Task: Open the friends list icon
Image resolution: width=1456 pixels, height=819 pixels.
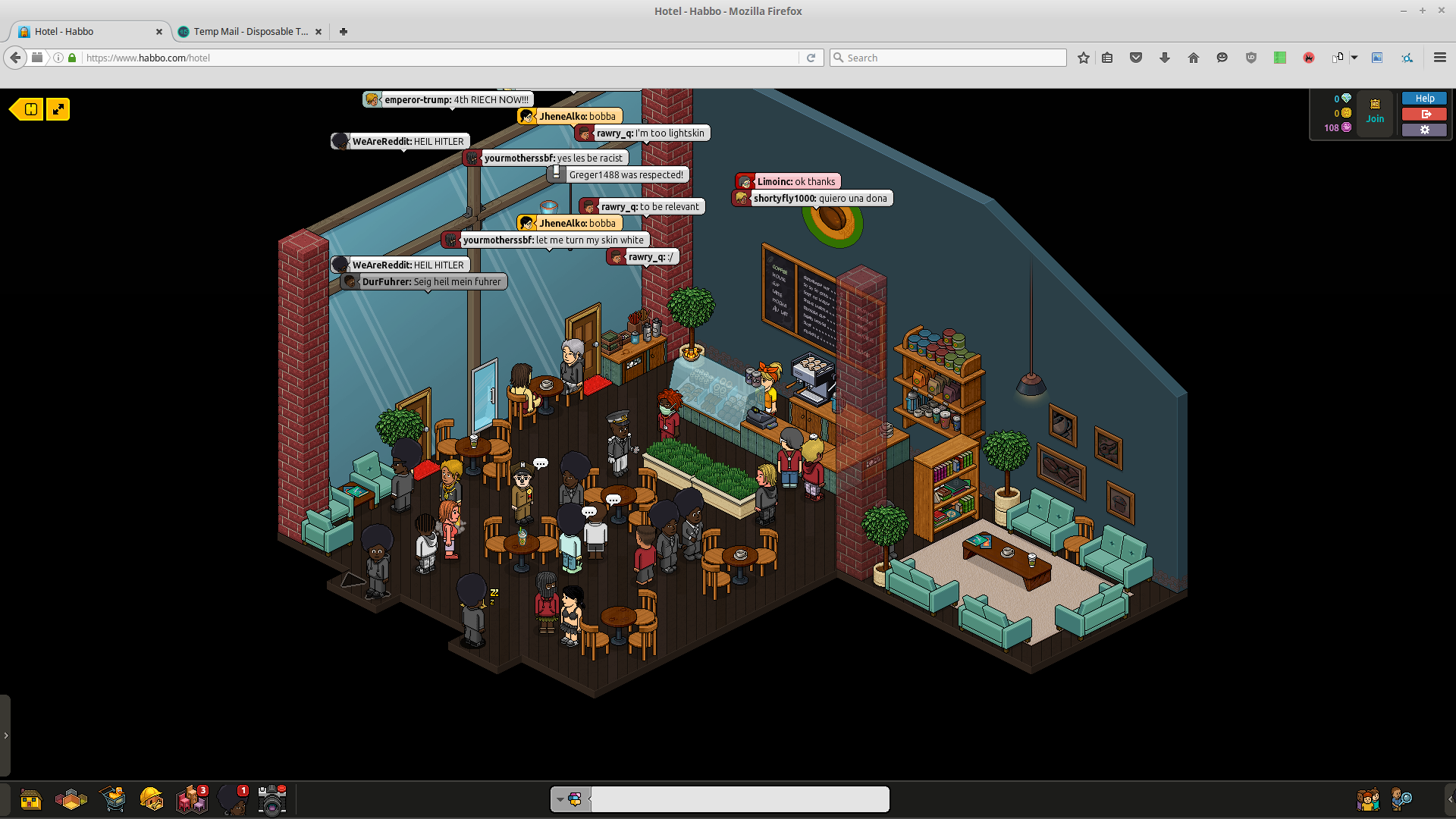Action: coord(1367,799)
